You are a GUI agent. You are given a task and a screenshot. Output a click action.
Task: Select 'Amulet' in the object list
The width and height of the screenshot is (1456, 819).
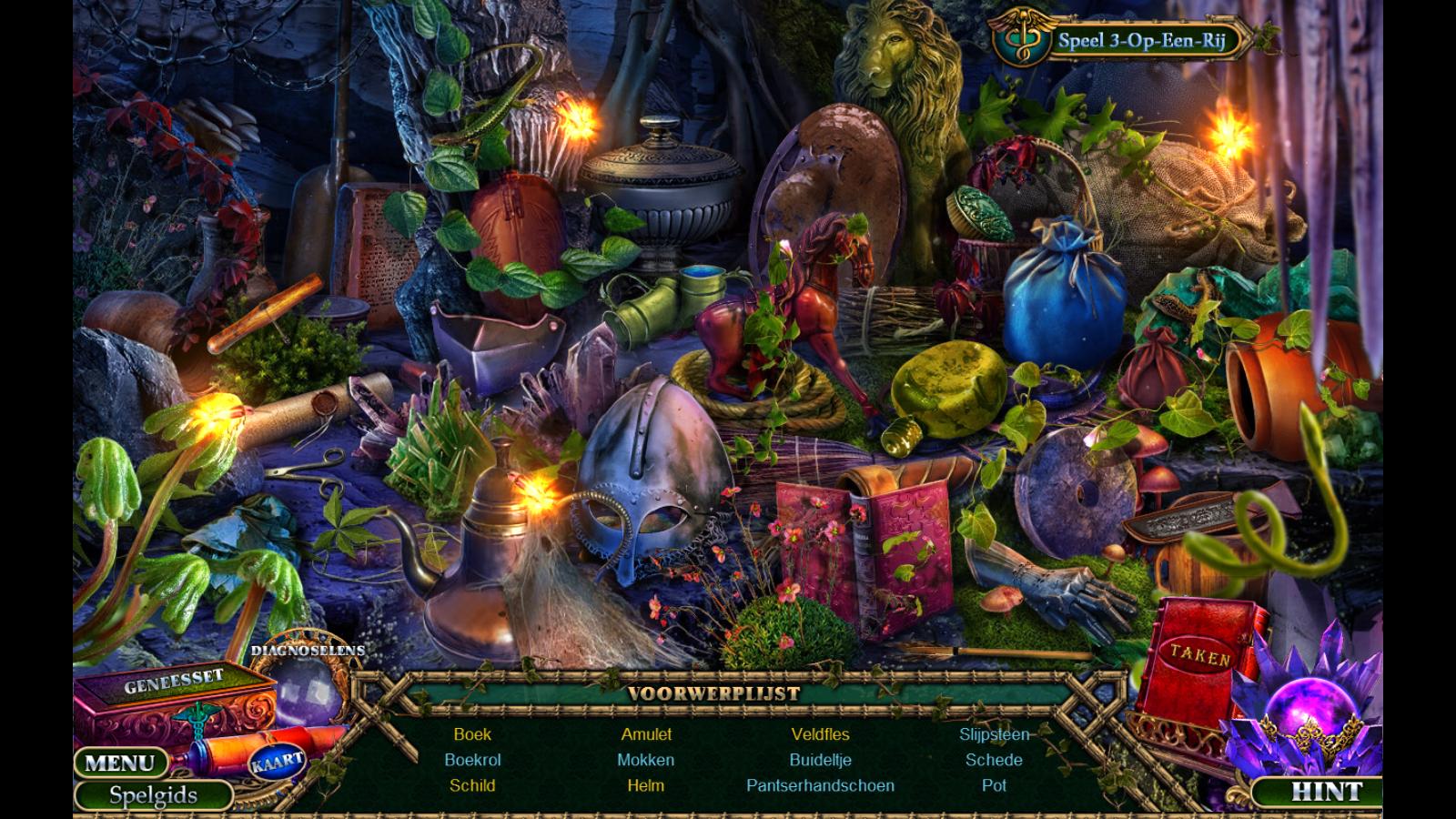[x=646, y=734]
